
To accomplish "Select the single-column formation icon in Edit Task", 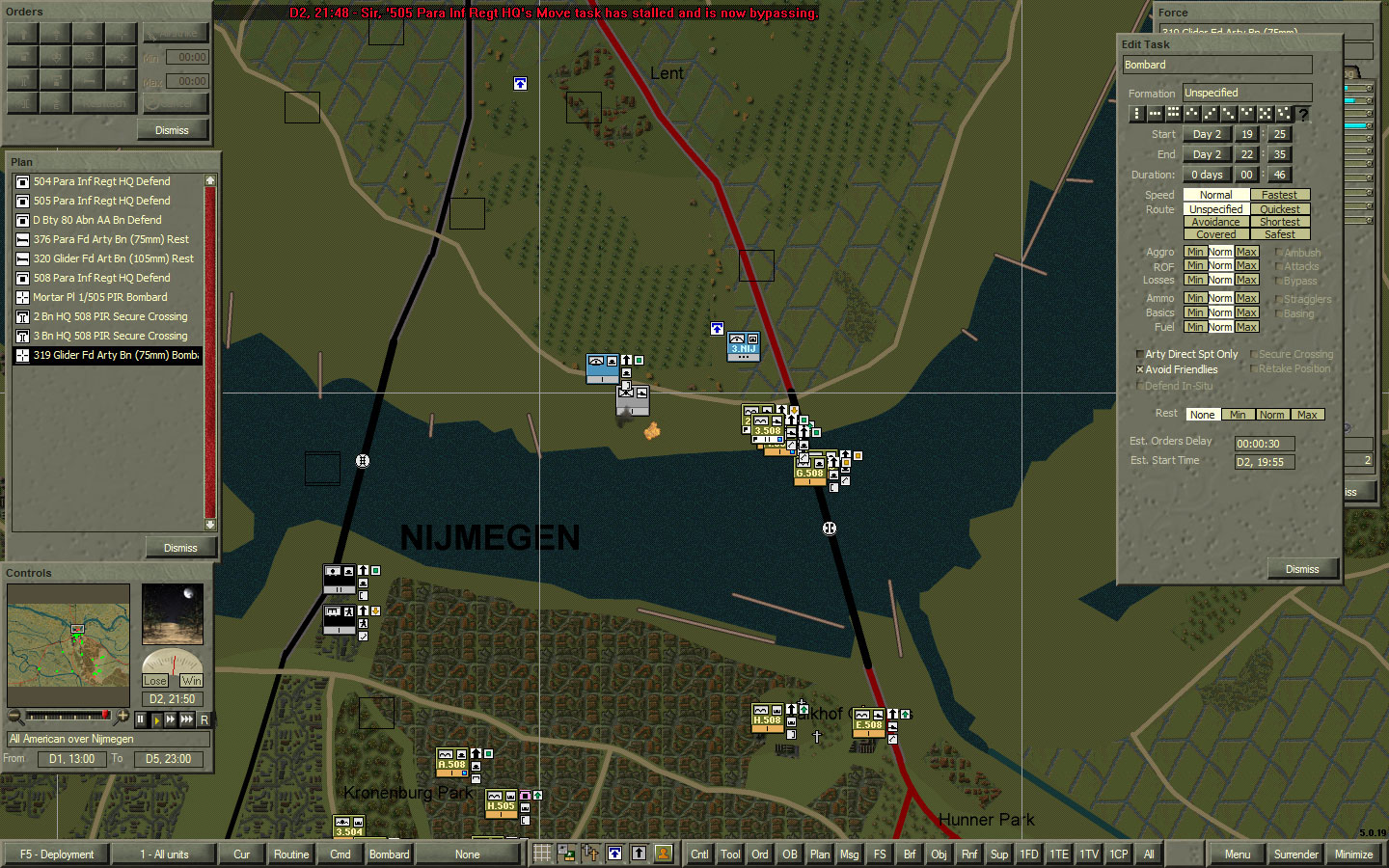I will 1136,114.
